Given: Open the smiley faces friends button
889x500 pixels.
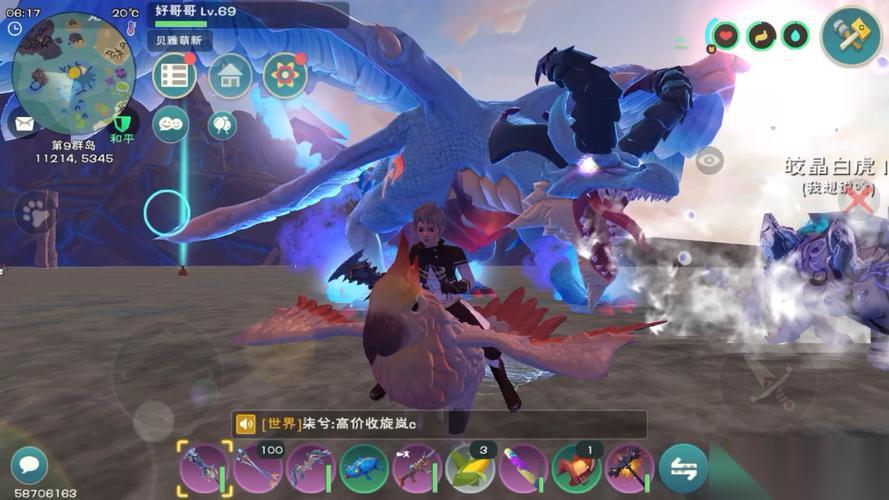Looking at the screenshot, I should click(171, 123).
